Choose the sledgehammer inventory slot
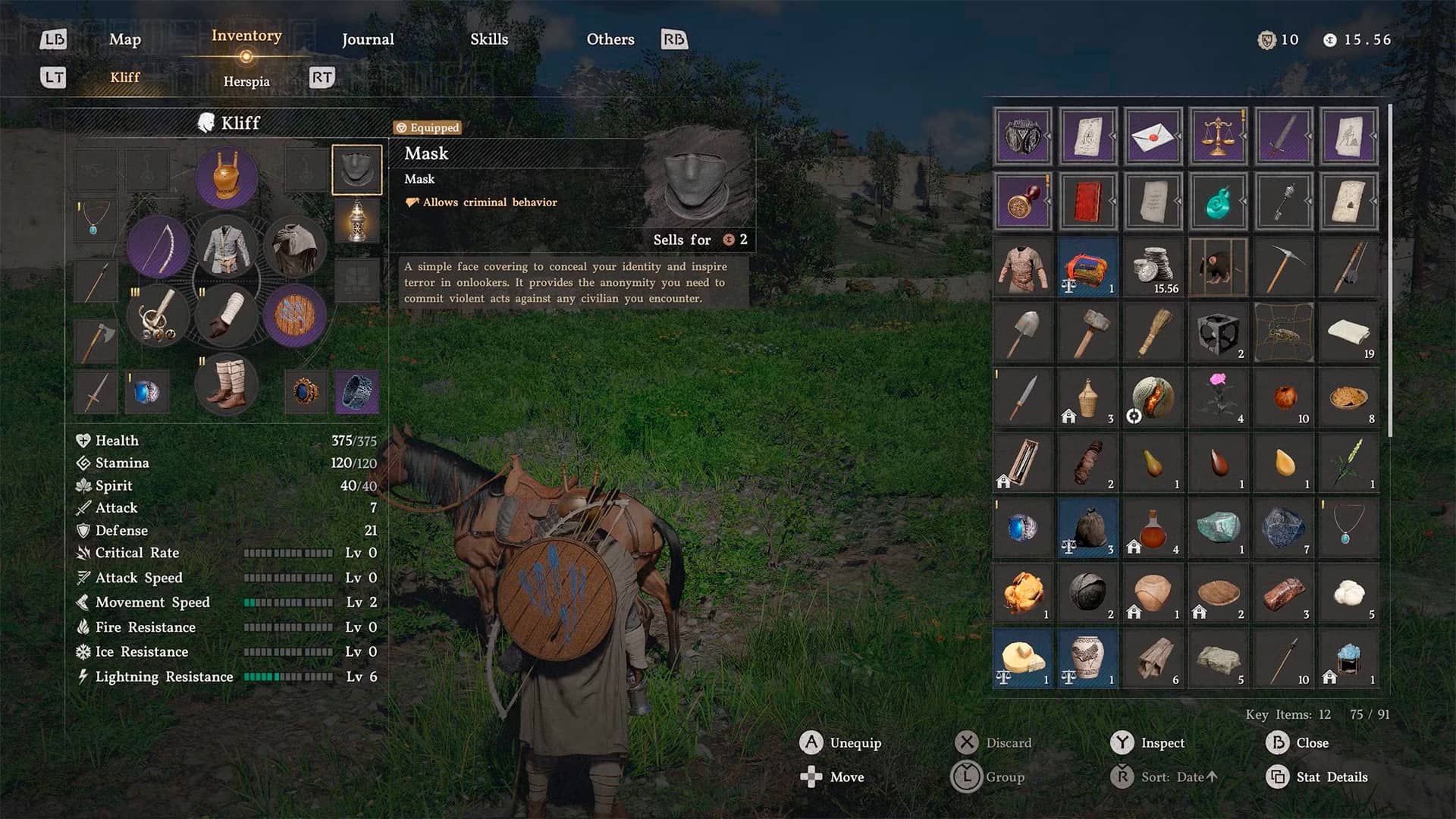 pyautogui.click(x=1087, y=332)
